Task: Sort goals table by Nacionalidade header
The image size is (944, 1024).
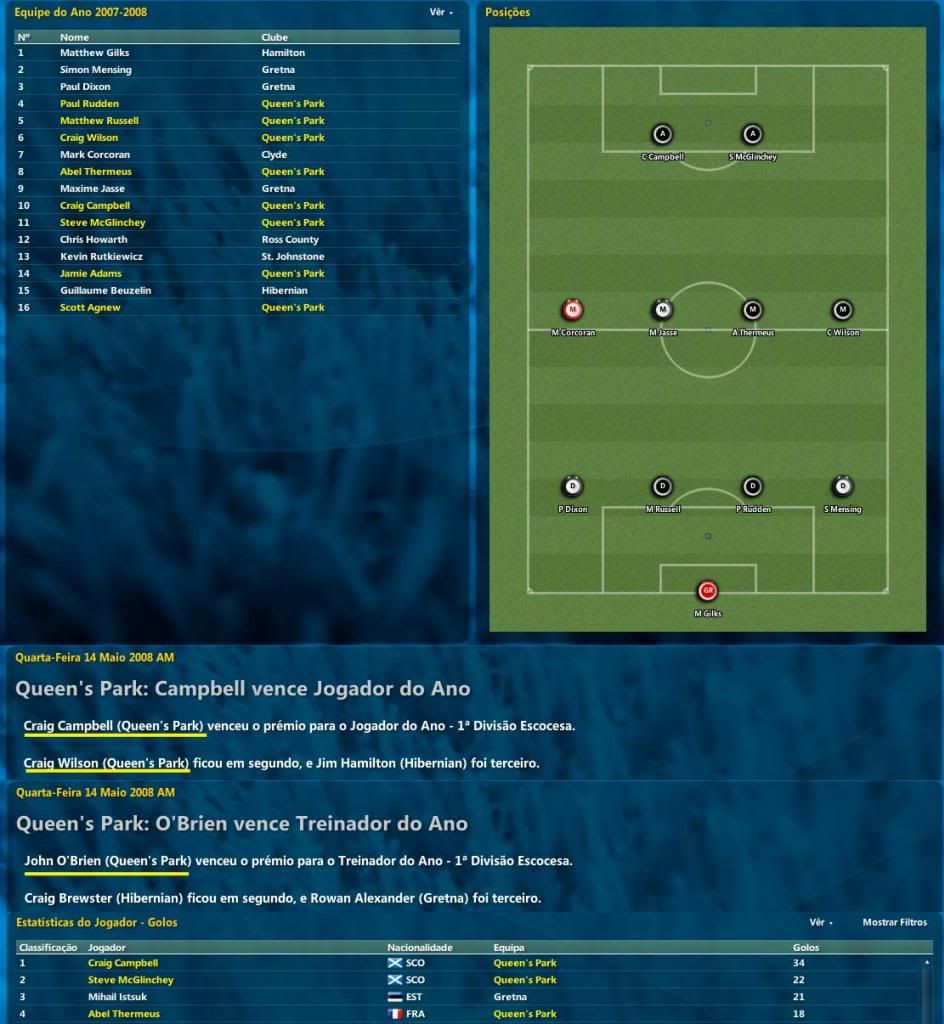Action: [x=420, y=947]
